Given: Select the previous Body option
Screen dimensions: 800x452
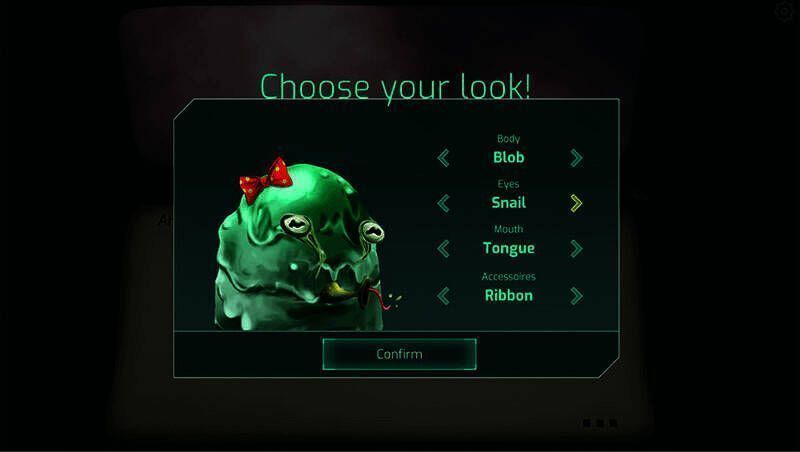Looking at the screenshot, I should click(444, 157).
